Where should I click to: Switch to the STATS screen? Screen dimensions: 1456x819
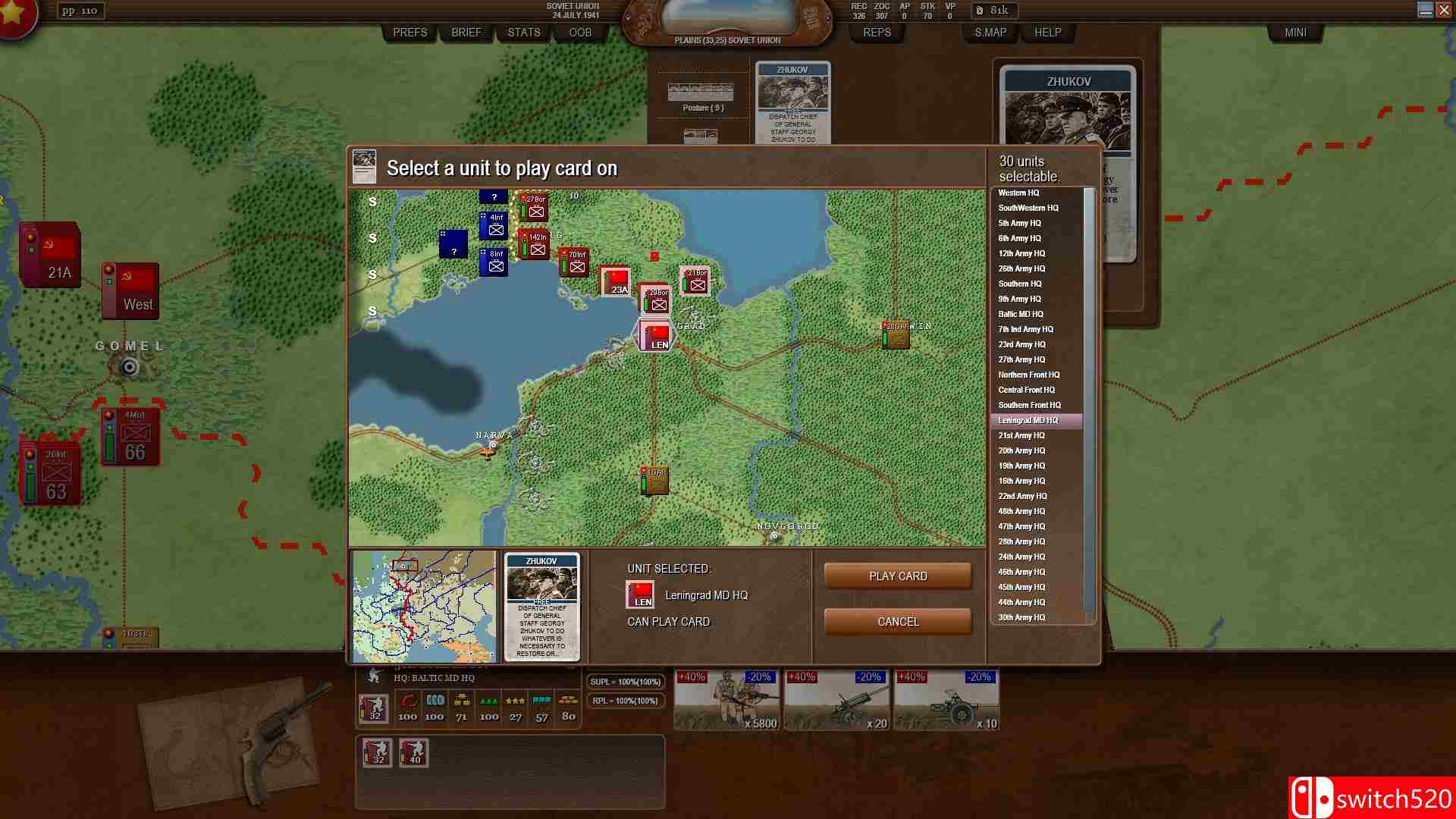tap(522, 33)
